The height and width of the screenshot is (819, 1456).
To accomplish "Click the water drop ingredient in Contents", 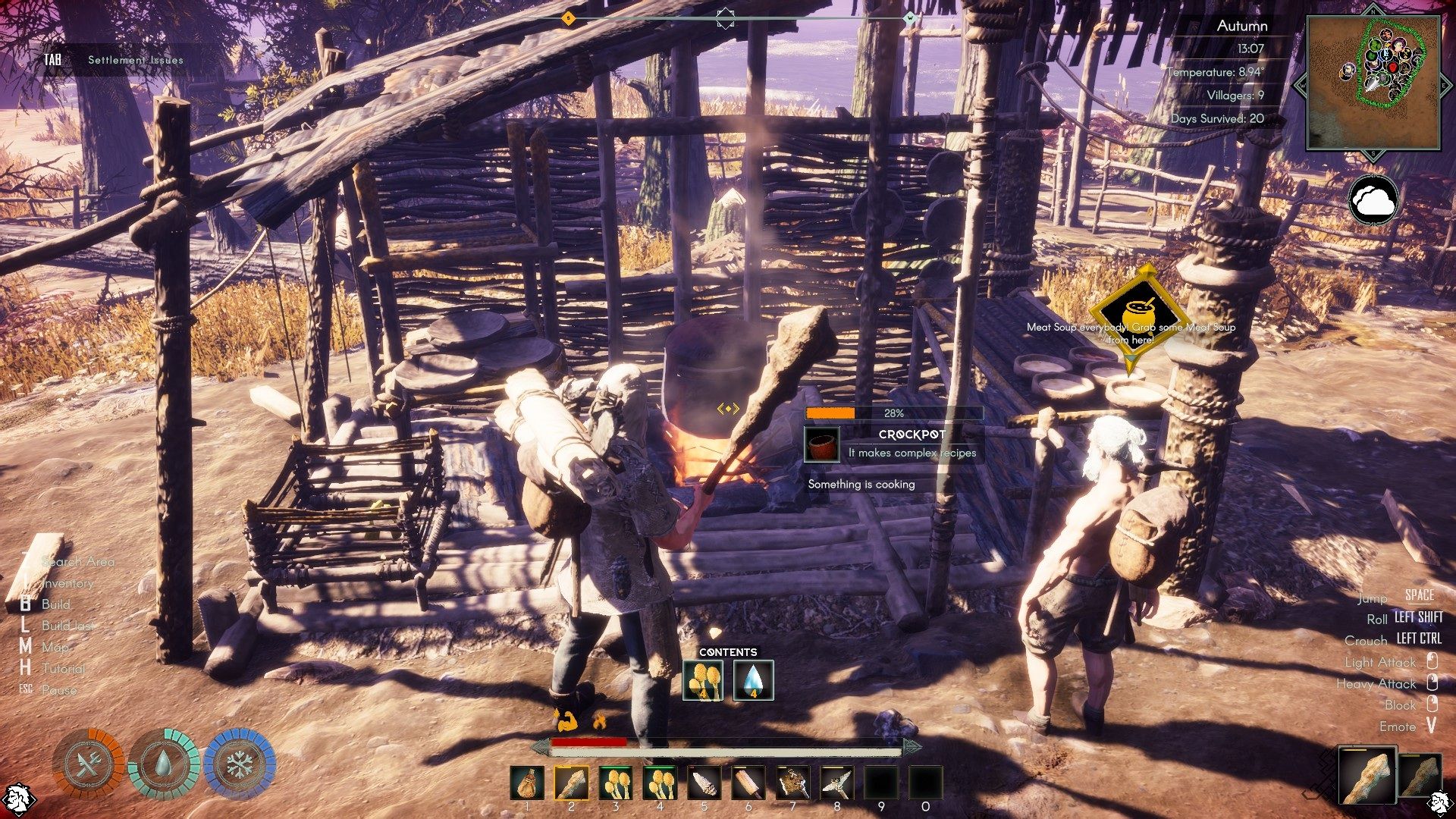I will coord(754,679).
